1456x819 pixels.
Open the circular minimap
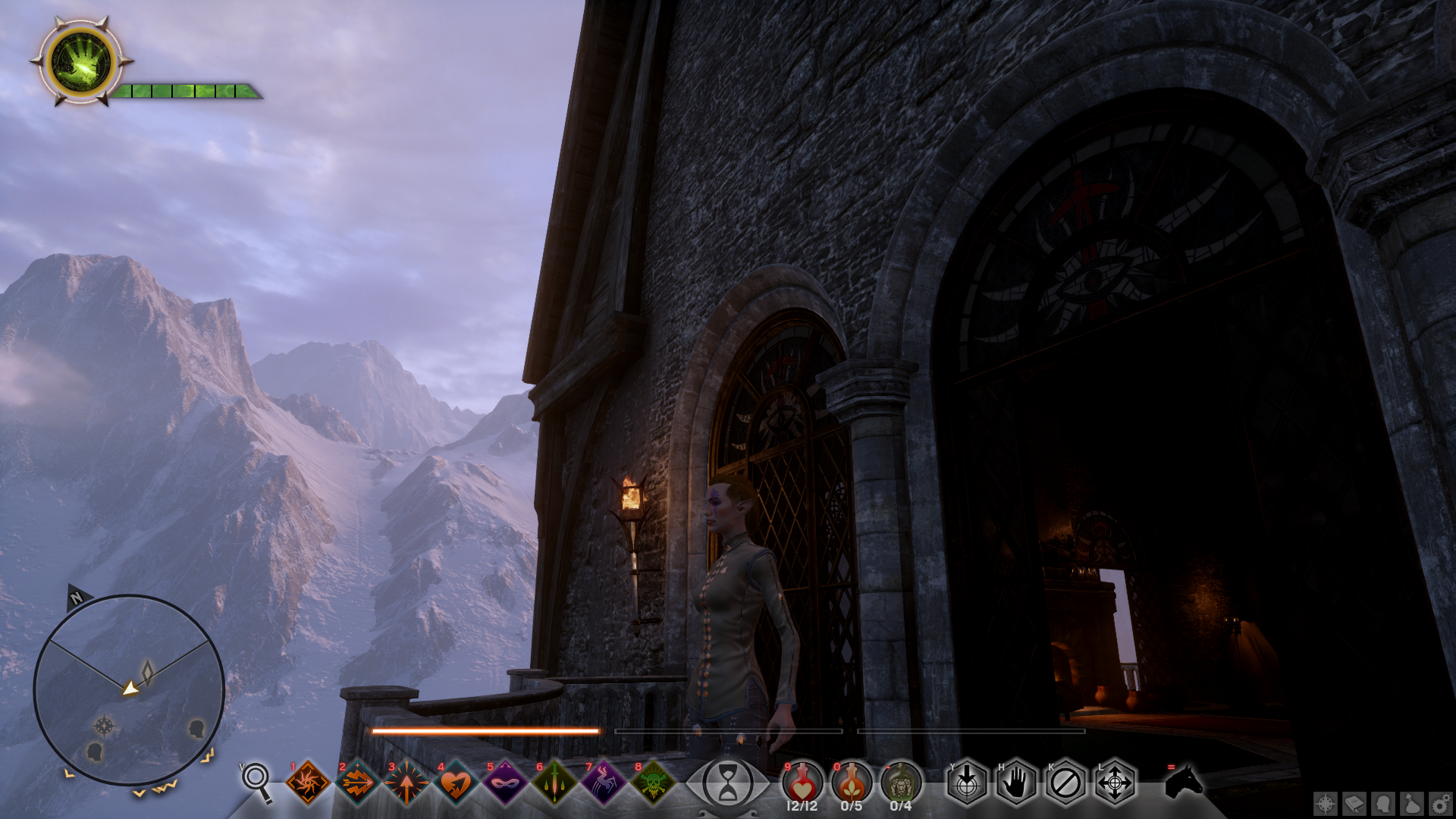tap(129, 689)
